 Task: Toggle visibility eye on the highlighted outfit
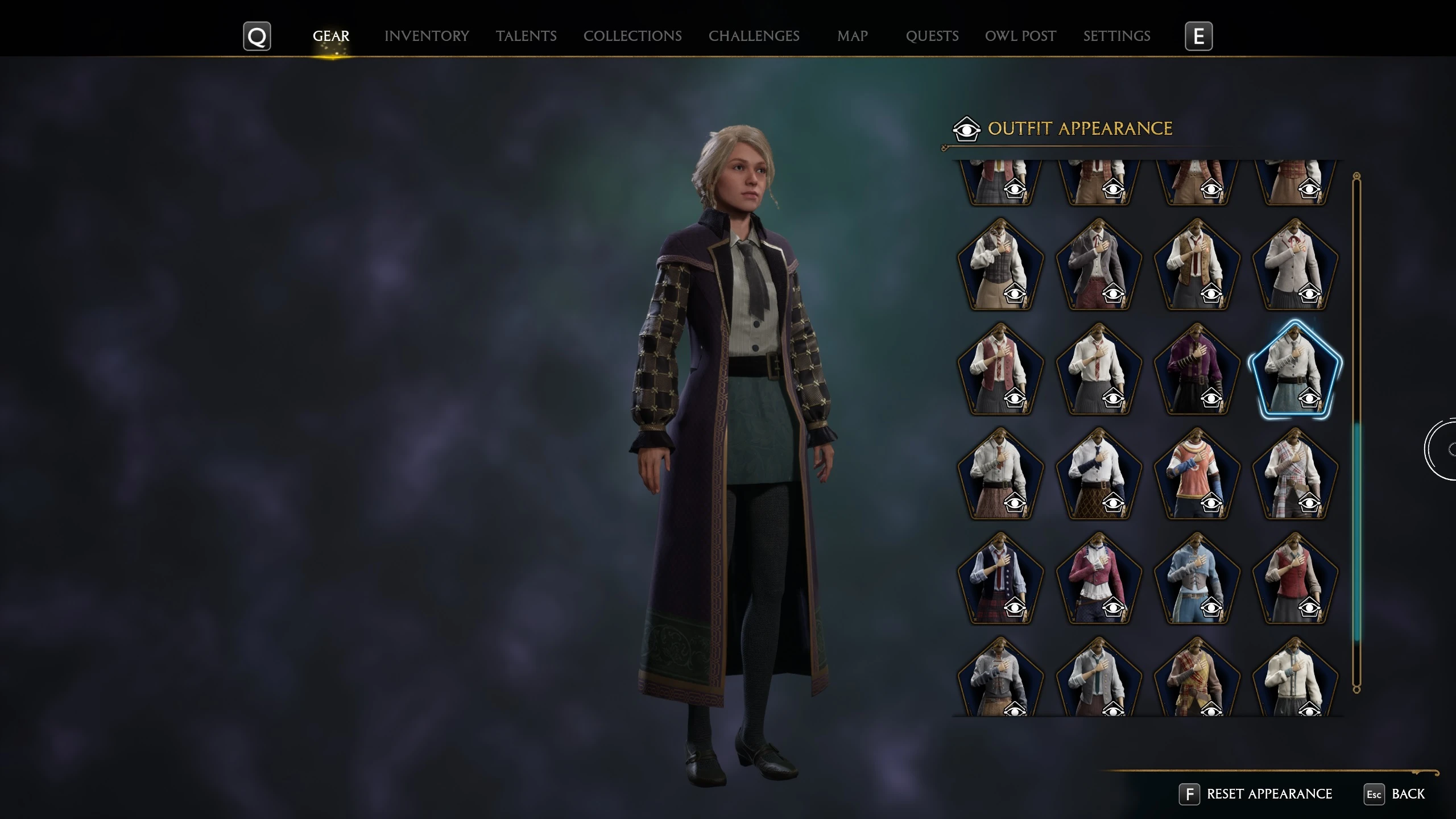pyautogui.click(x=1311, y=400)
